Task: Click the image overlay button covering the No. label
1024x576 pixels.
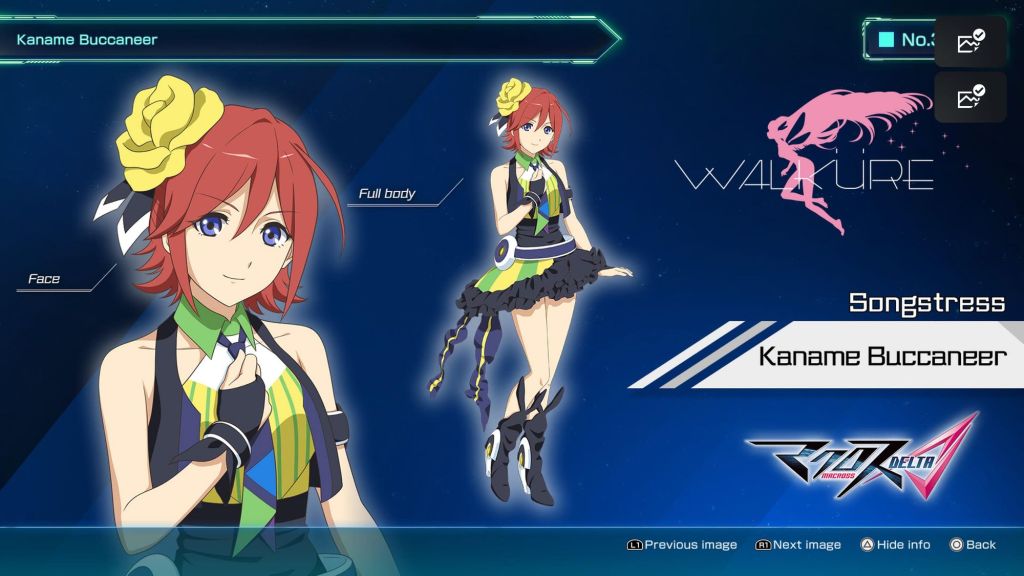Action: [970, 42]
